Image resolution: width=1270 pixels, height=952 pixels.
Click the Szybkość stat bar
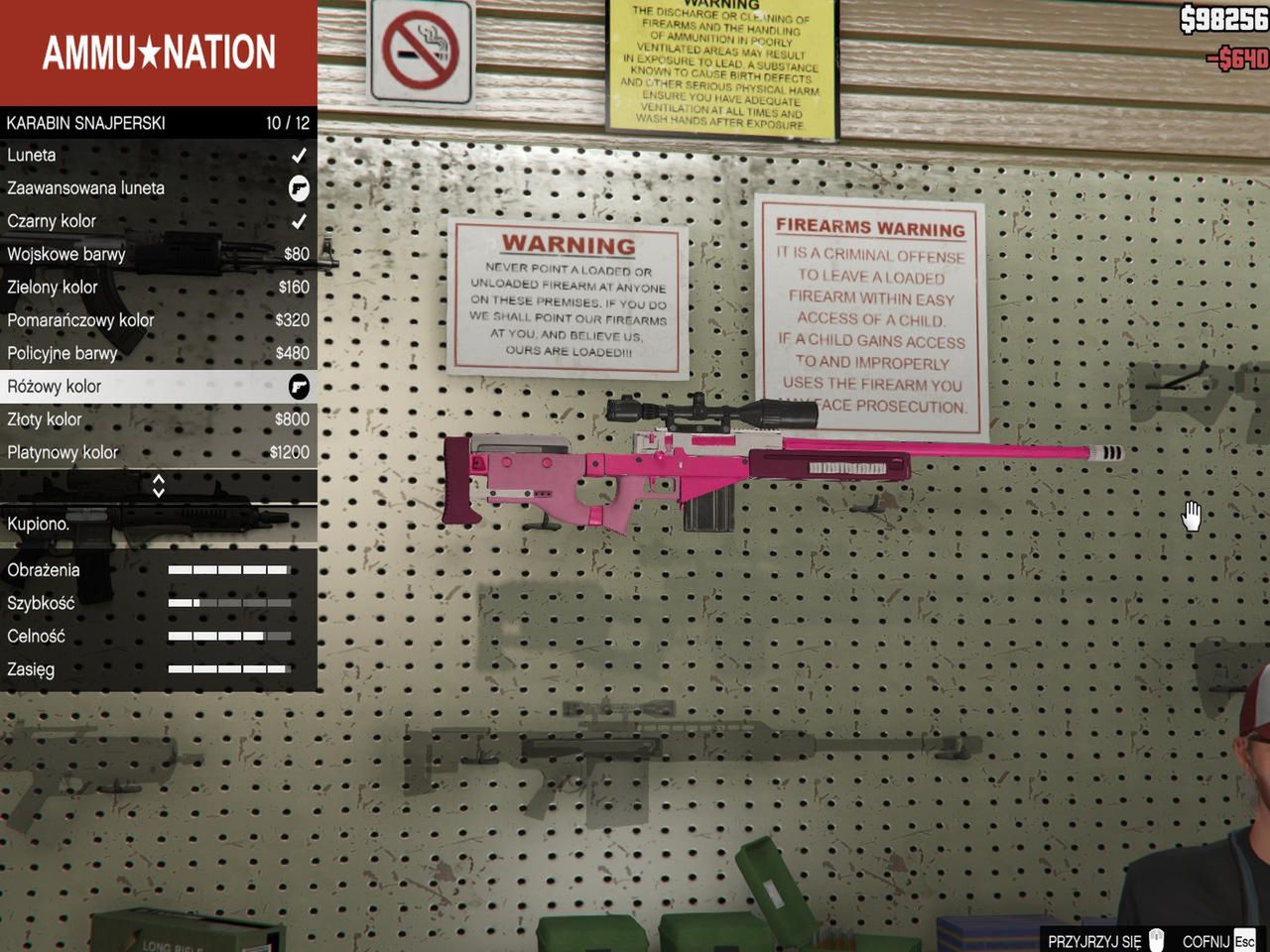pyautogui.click(x=230, y=602)
